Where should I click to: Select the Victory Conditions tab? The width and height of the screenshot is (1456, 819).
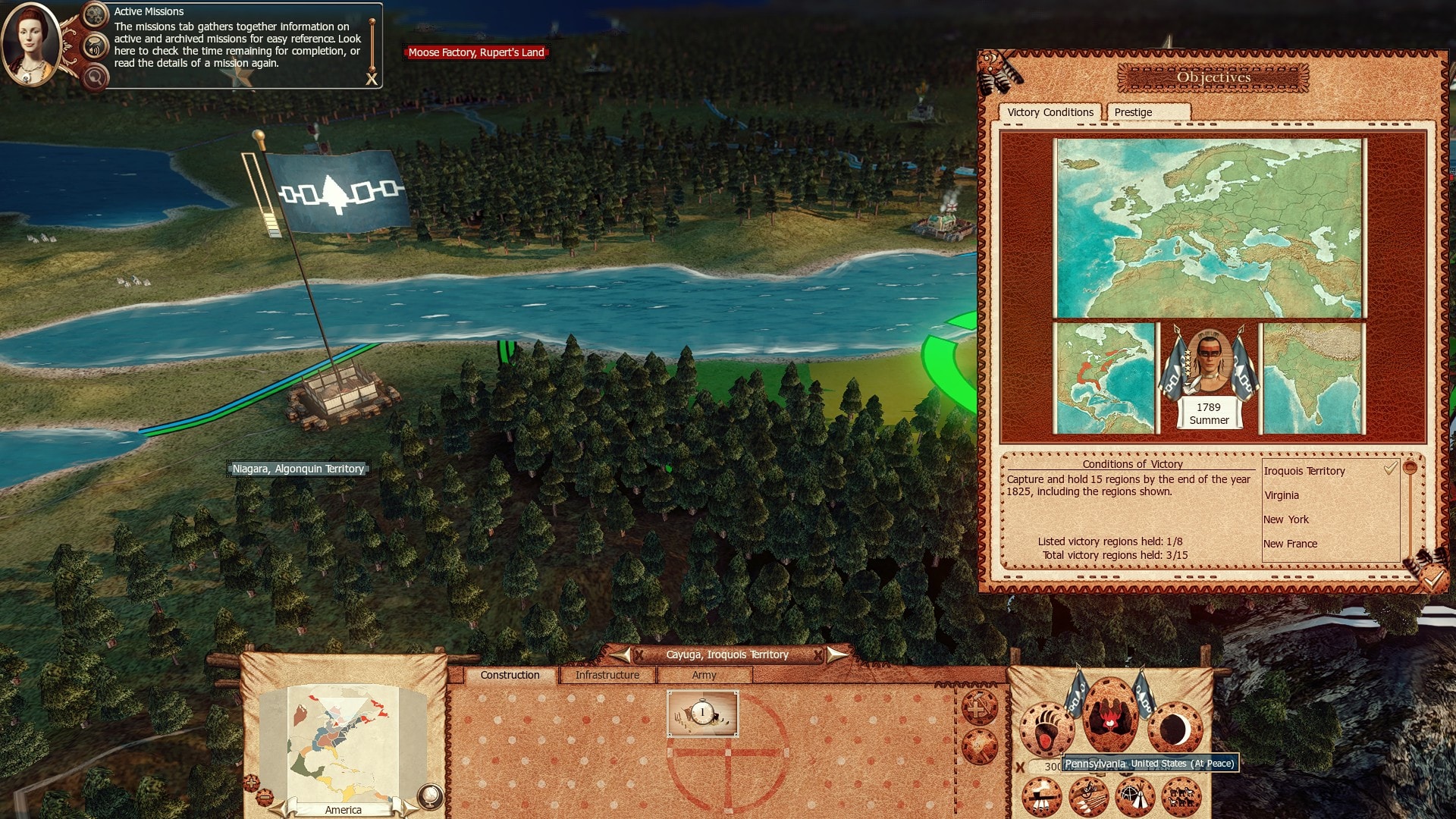[x=1050, y=112]
